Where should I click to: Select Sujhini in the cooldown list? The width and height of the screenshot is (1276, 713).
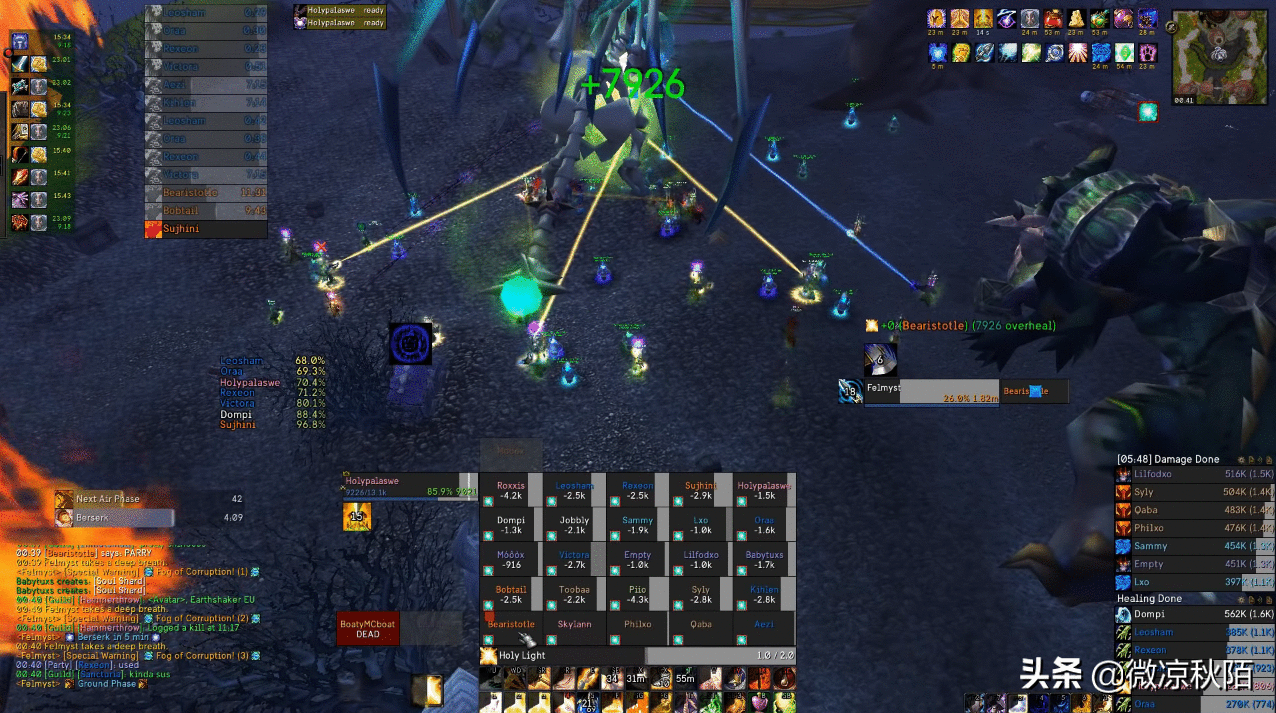click(x=206, y=229)
